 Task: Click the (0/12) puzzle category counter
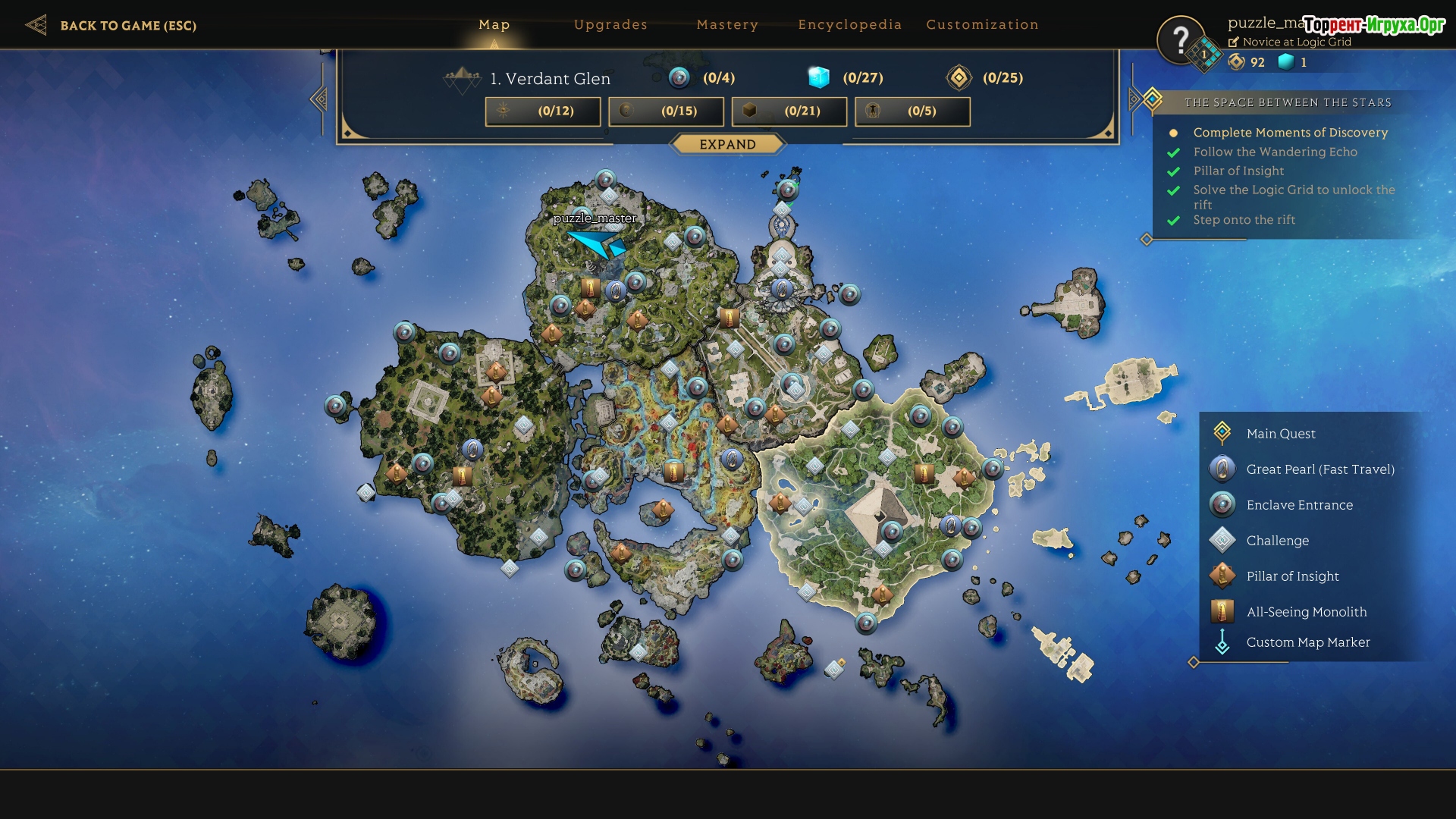tap(543, 111)
